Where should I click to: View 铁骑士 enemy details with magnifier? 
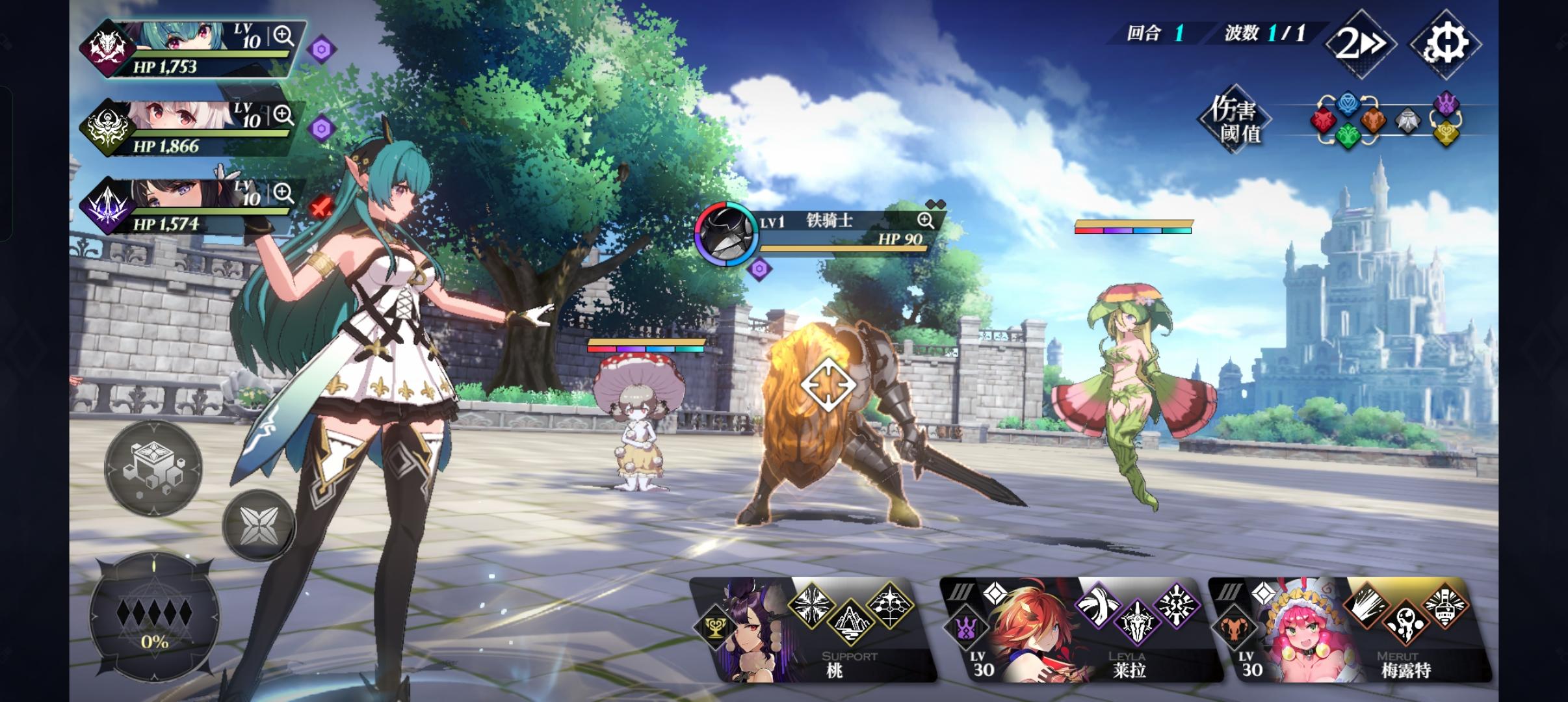click(926, 220)
